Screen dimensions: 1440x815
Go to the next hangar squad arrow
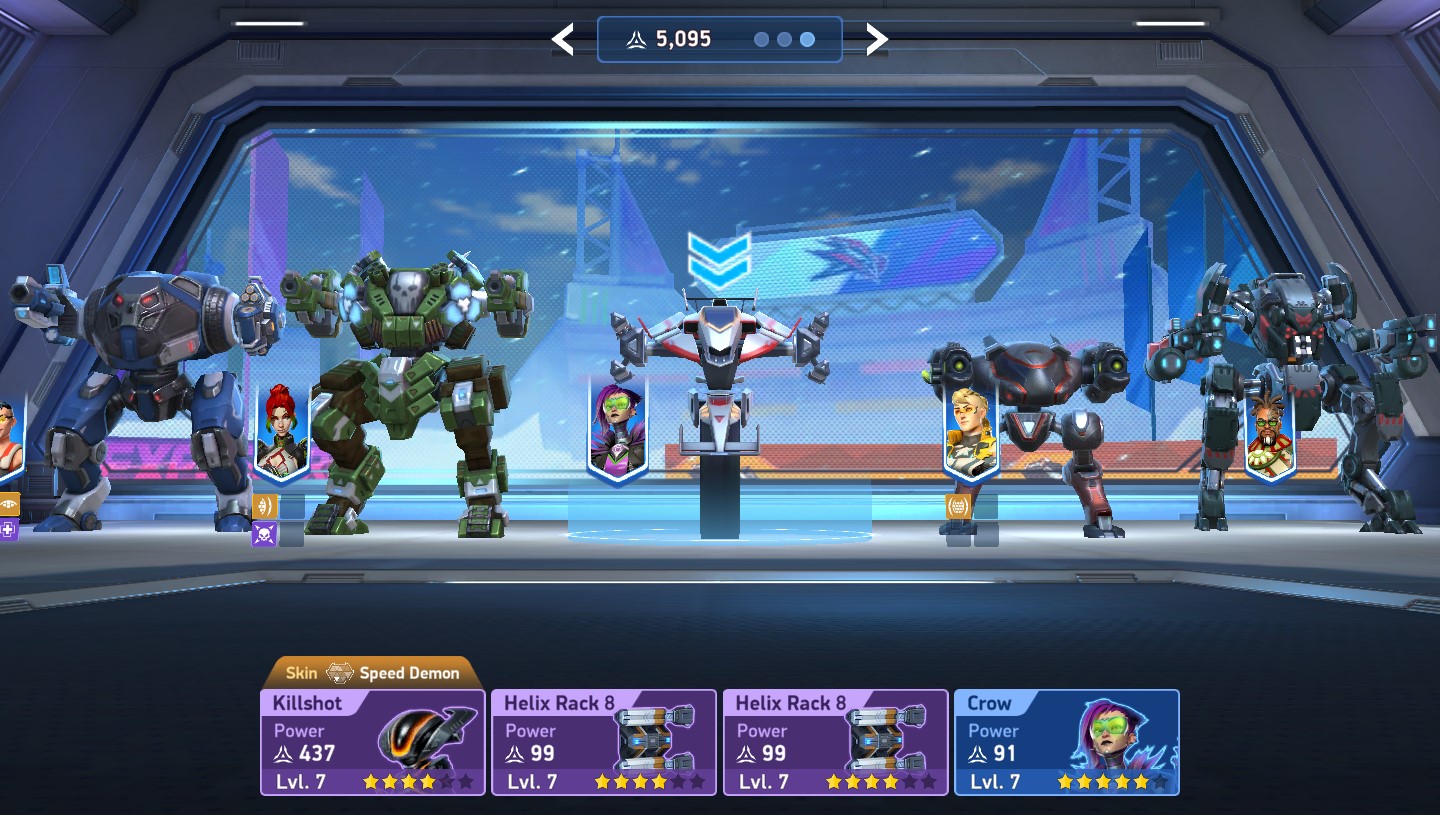pyautogui.click(x=876, y=40)
